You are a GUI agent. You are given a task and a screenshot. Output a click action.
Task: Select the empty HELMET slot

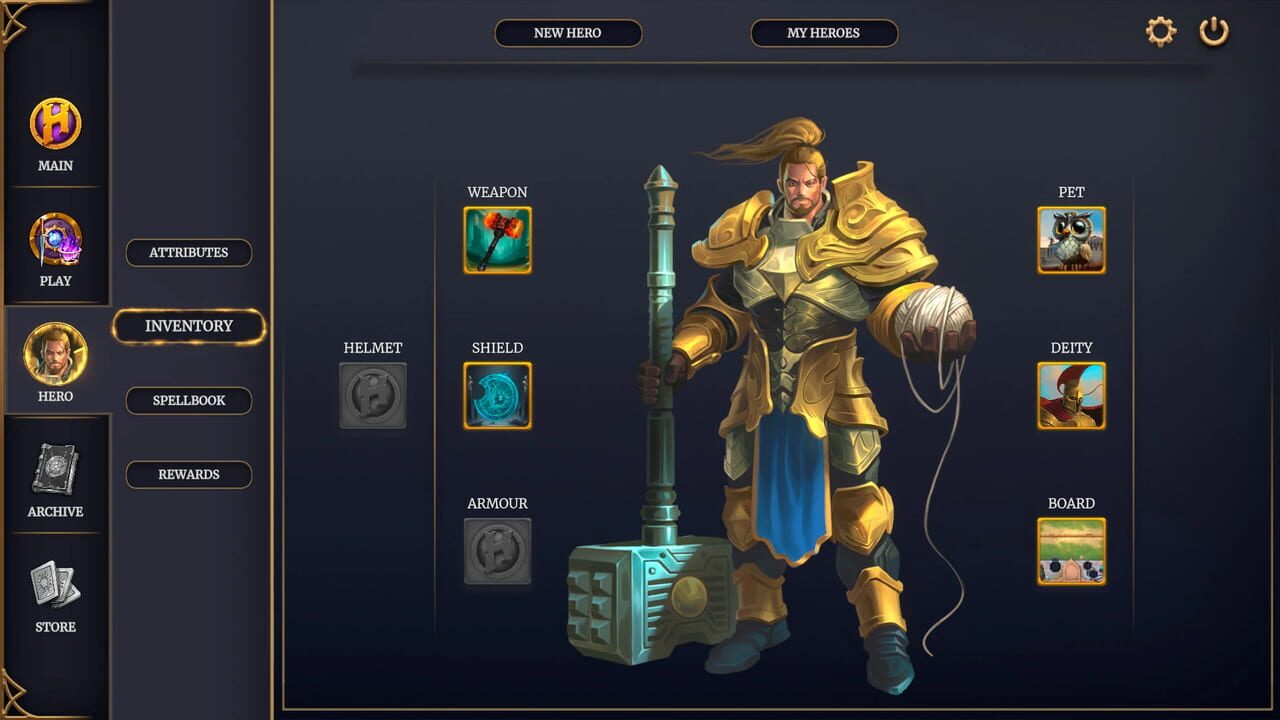tap(372, 395)
